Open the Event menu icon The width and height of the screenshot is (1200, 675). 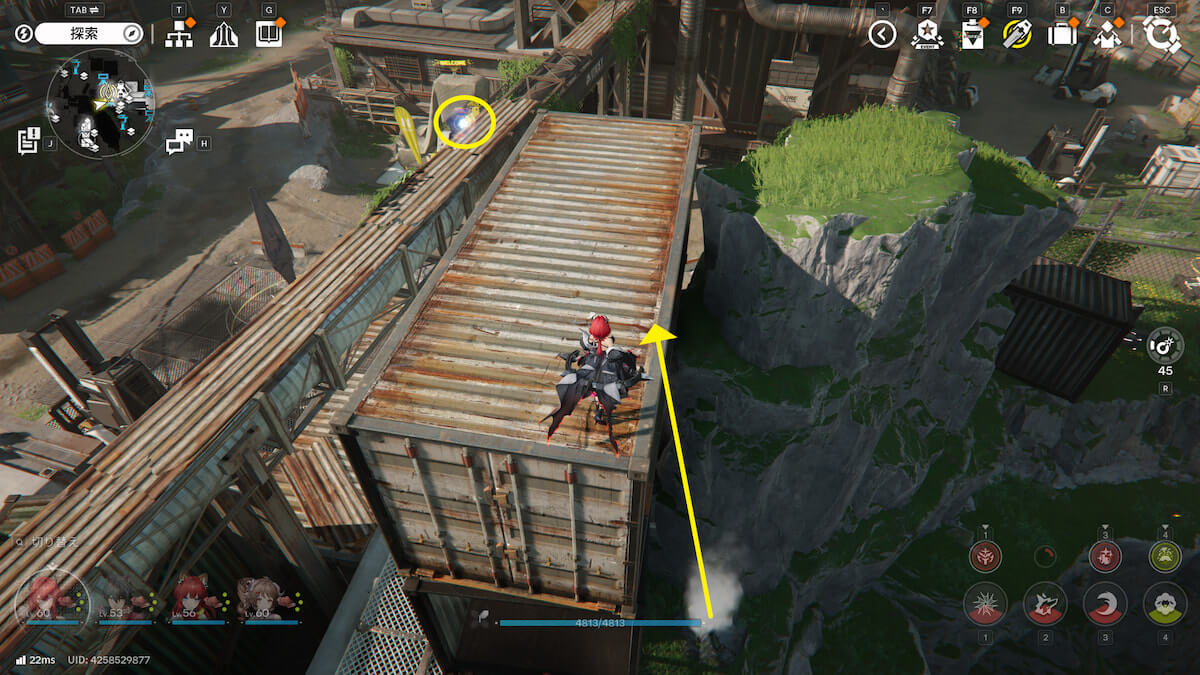(x=927, y=35)
